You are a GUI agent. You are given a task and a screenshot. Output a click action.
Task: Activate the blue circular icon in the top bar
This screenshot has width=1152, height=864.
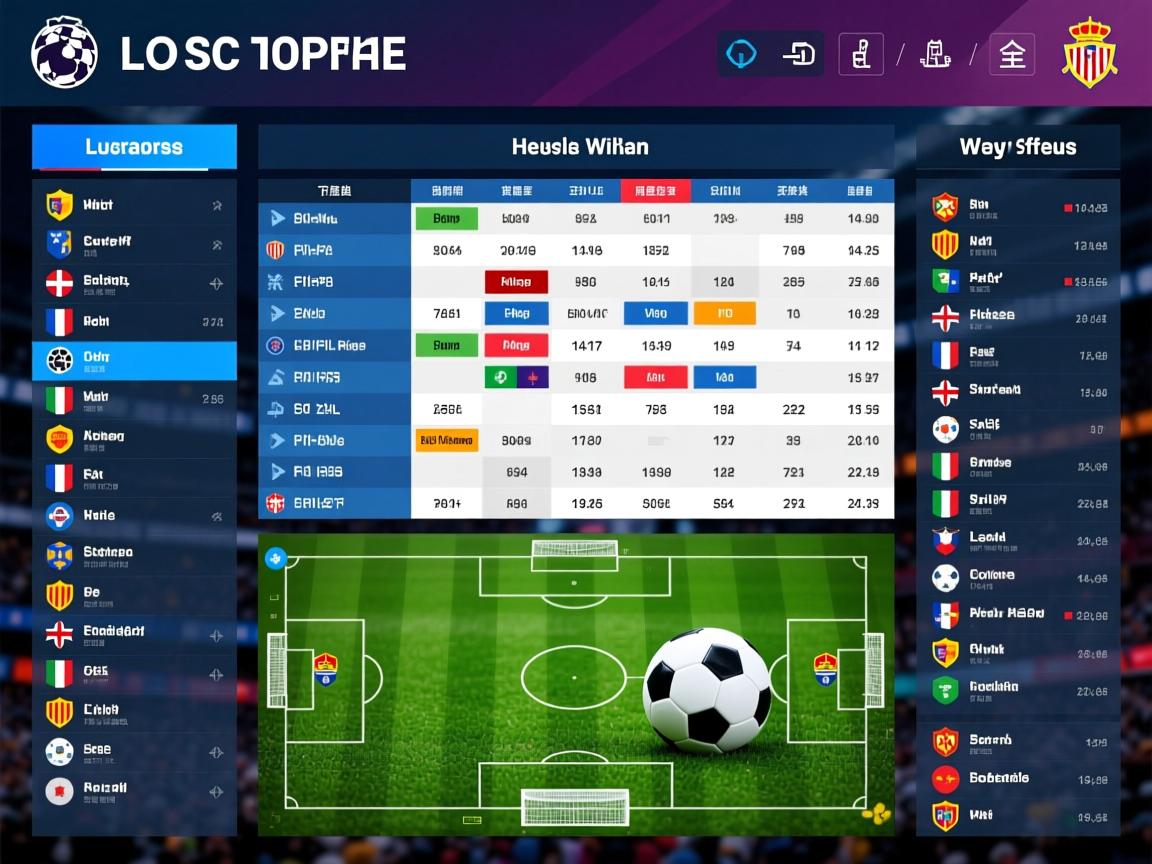[742, 54]
